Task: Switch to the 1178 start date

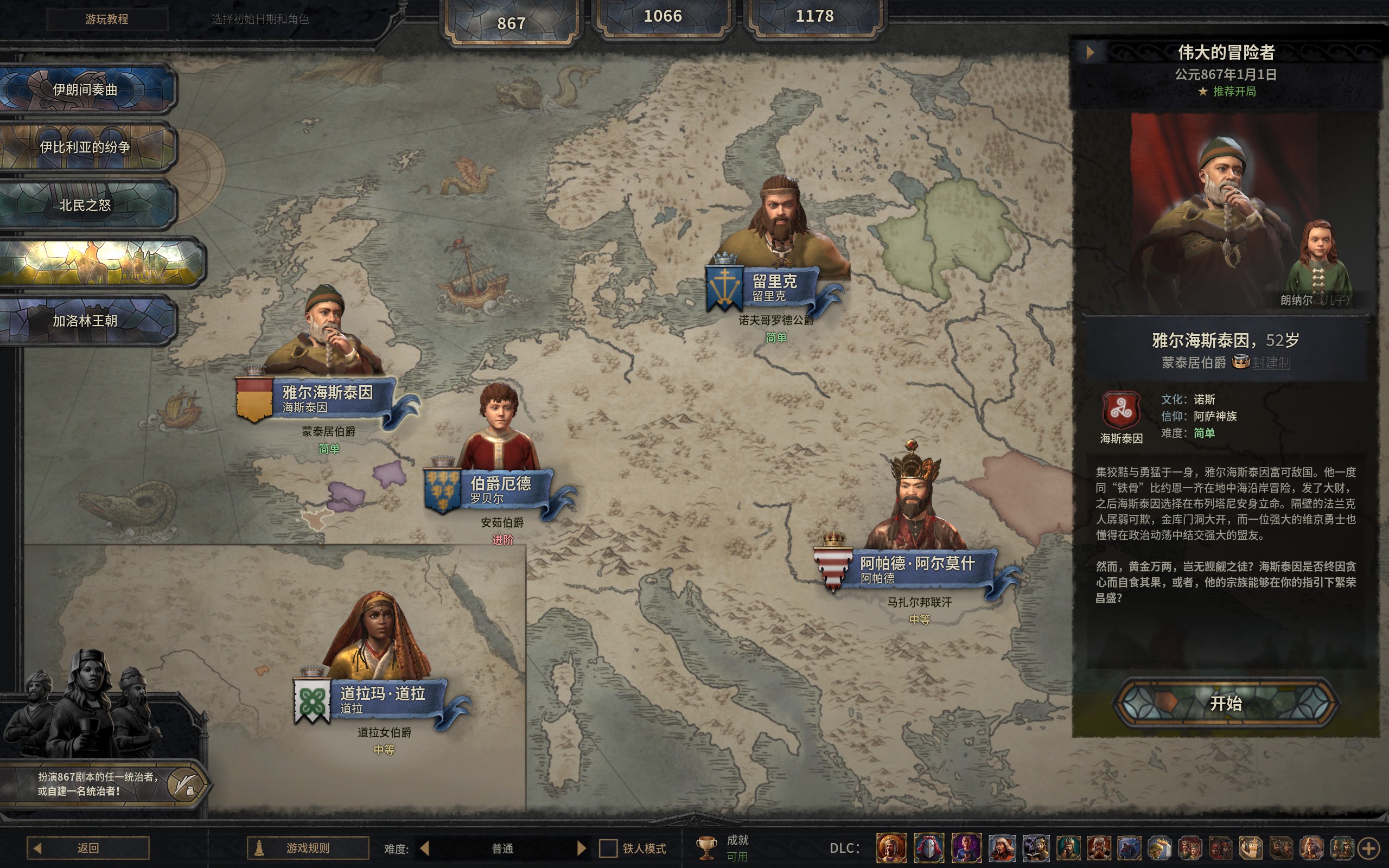Action: tap(814, 17)
